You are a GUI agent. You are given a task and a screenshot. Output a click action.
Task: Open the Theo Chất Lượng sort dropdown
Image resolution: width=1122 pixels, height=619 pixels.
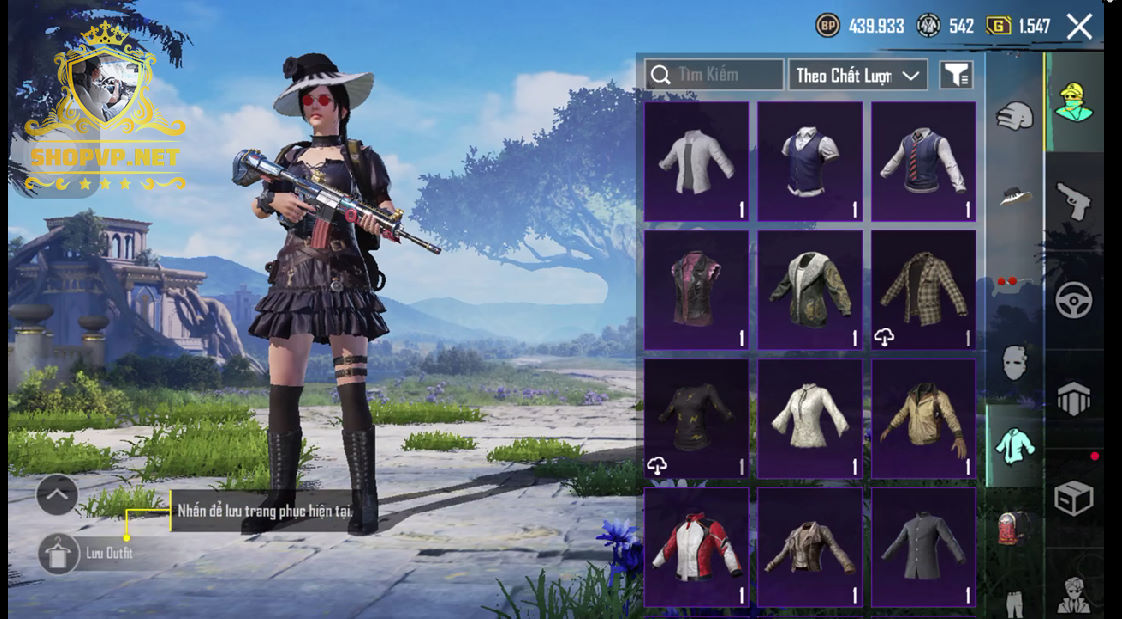(858, 75)
